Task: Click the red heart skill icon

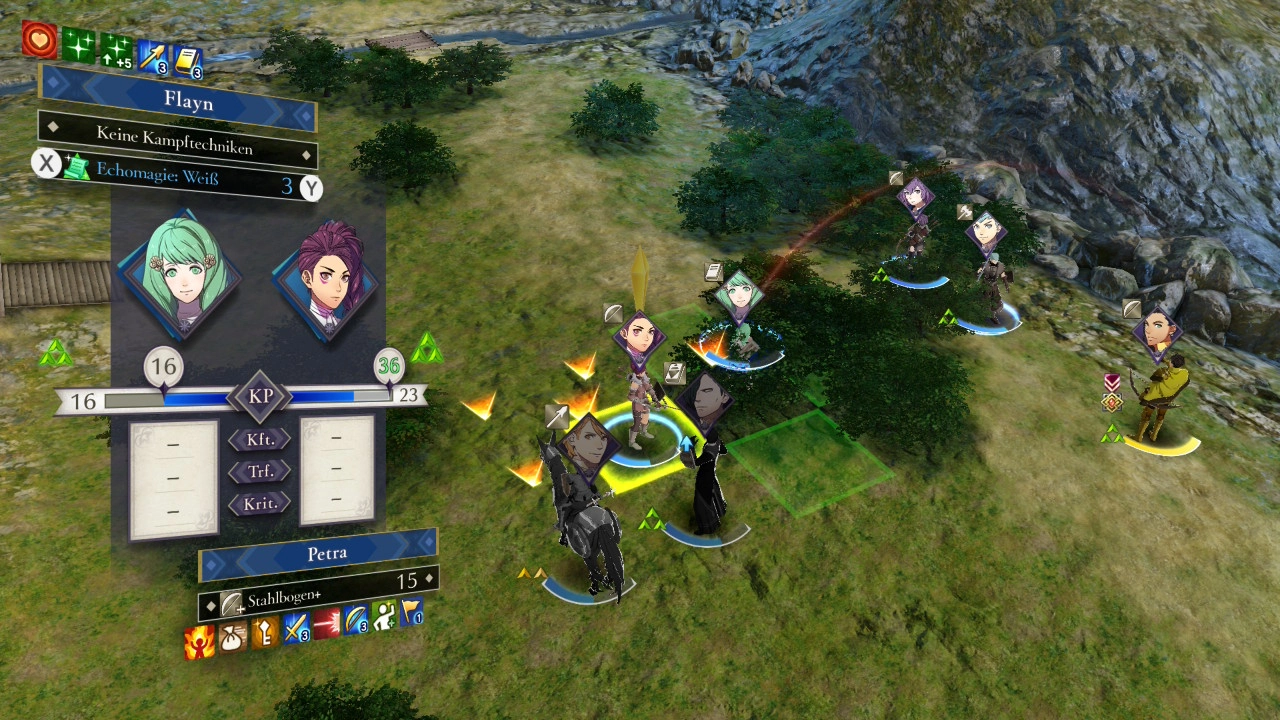Action: (x=39, y=39)
